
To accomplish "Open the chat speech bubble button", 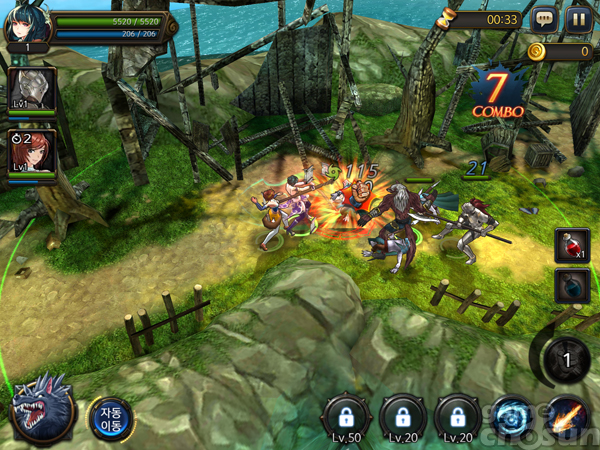I will pos(545,19).
